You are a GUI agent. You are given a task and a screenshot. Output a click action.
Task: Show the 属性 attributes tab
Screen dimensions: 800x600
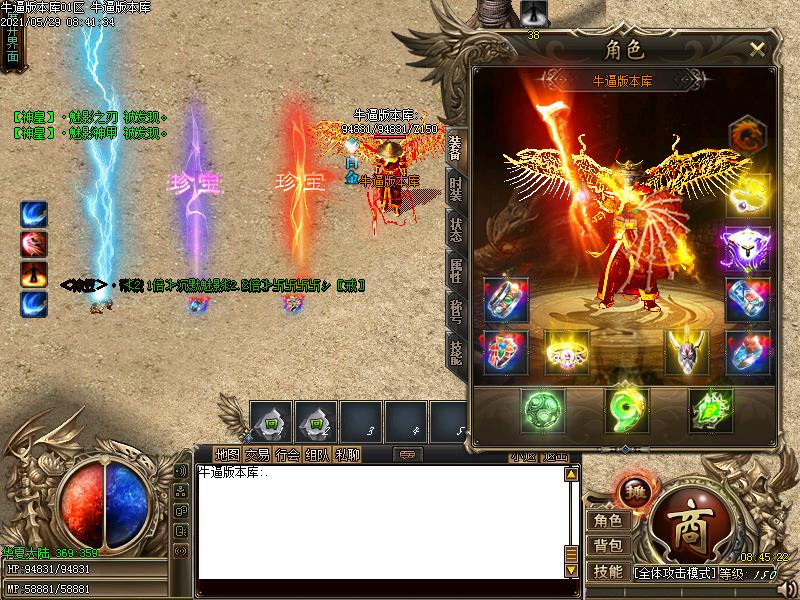[455, 270]
